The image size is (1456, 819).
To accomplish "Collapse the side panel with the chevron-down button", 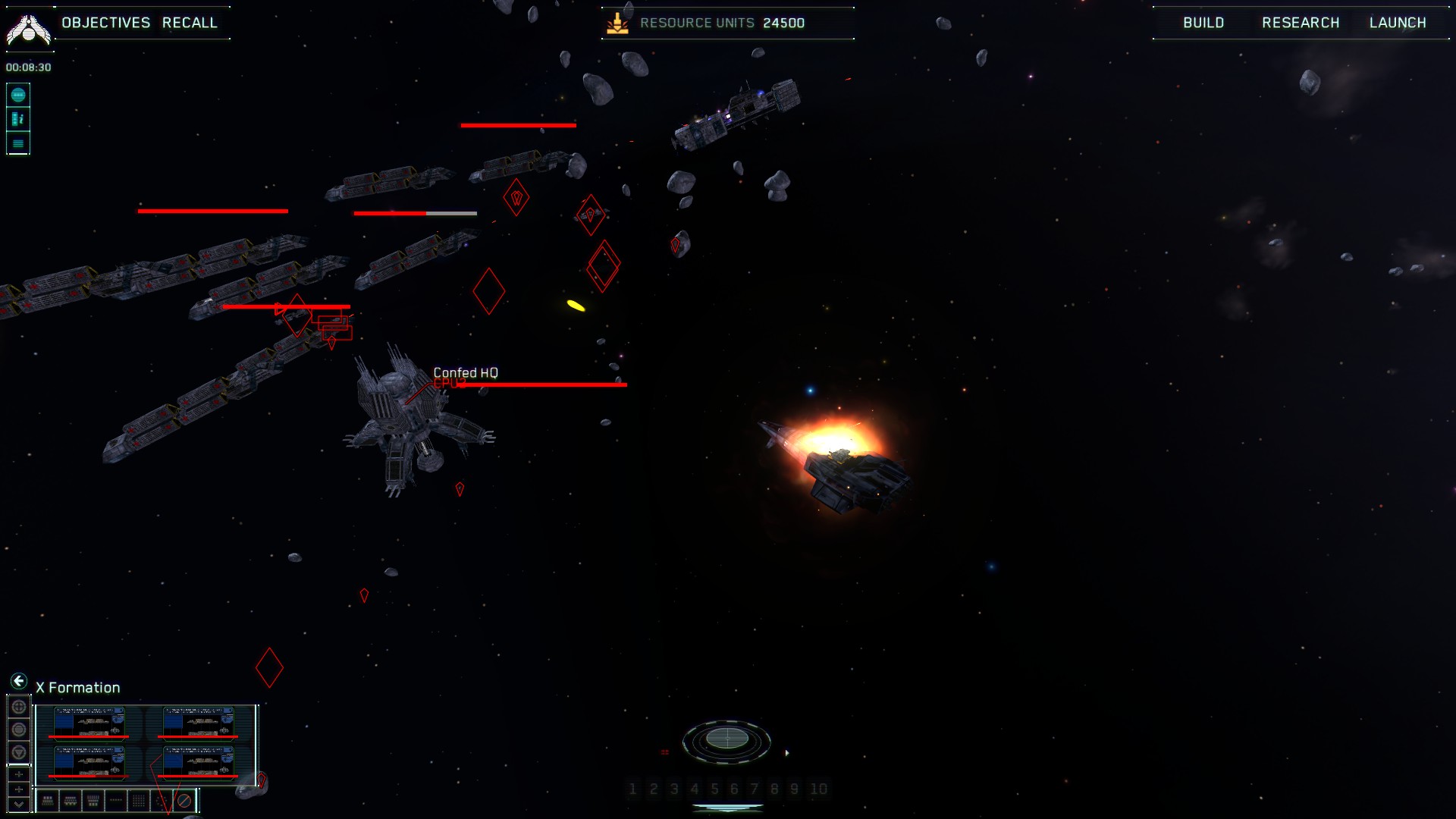I will [x=19, y=805].
